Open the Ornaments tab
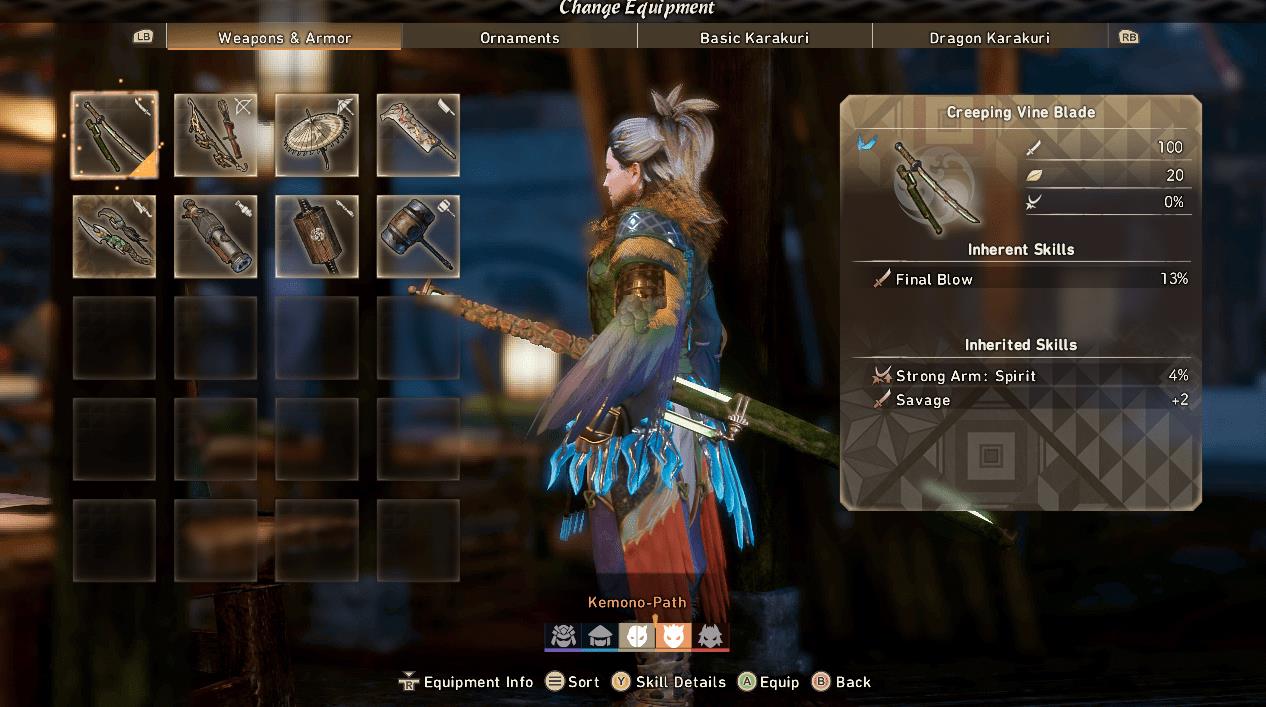 [x=519, y=38]
